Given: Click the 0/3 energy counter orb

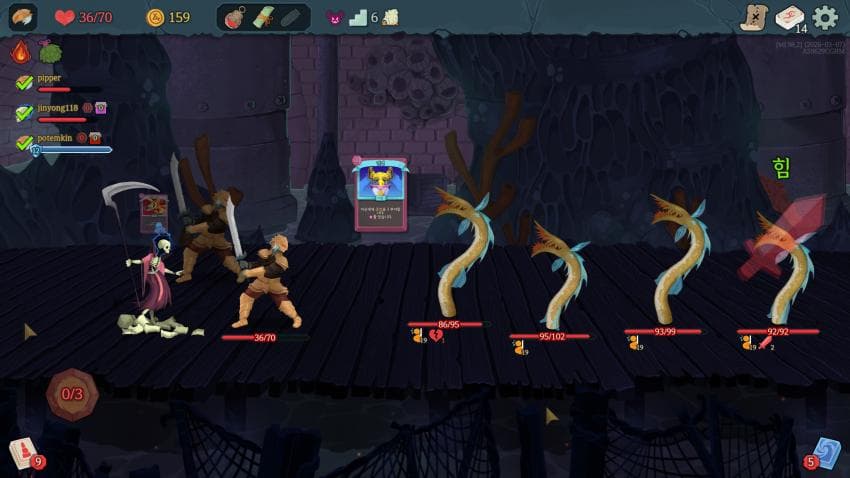Looking at the screenshot, I should tap(72, 394).
